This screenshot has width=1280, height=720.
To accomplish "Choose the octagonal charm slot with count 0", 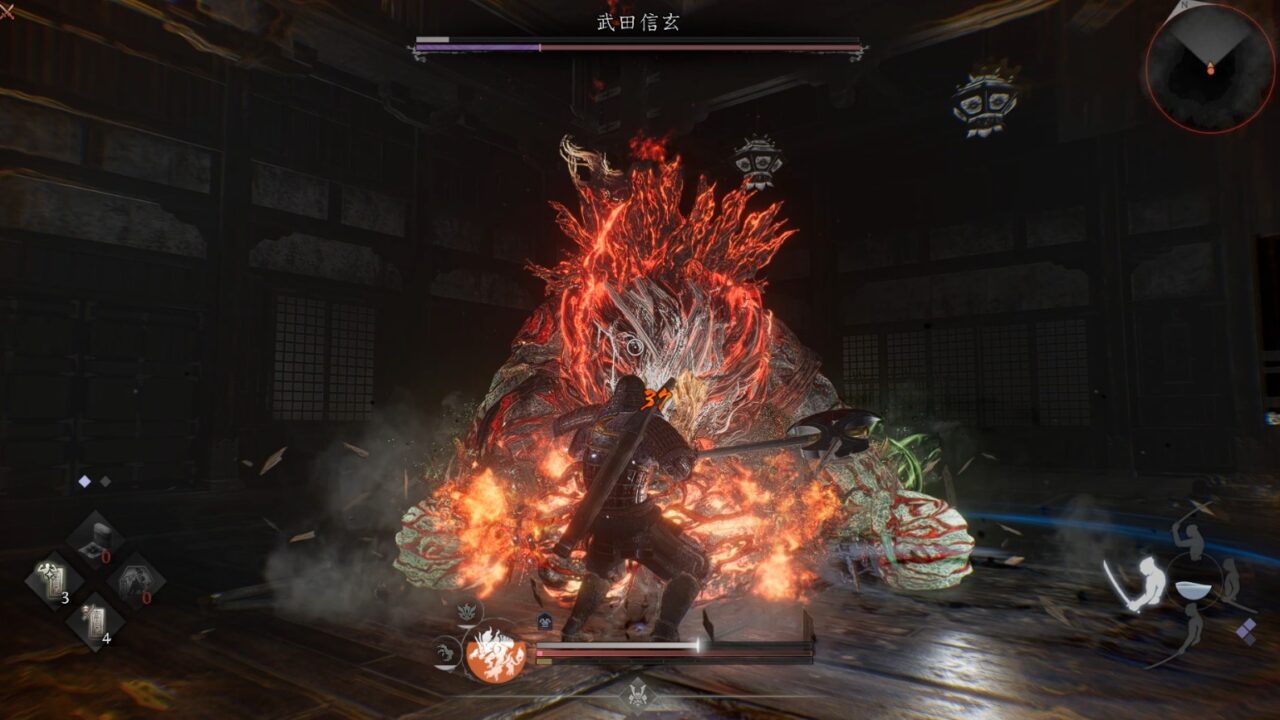I will [136, 581].
